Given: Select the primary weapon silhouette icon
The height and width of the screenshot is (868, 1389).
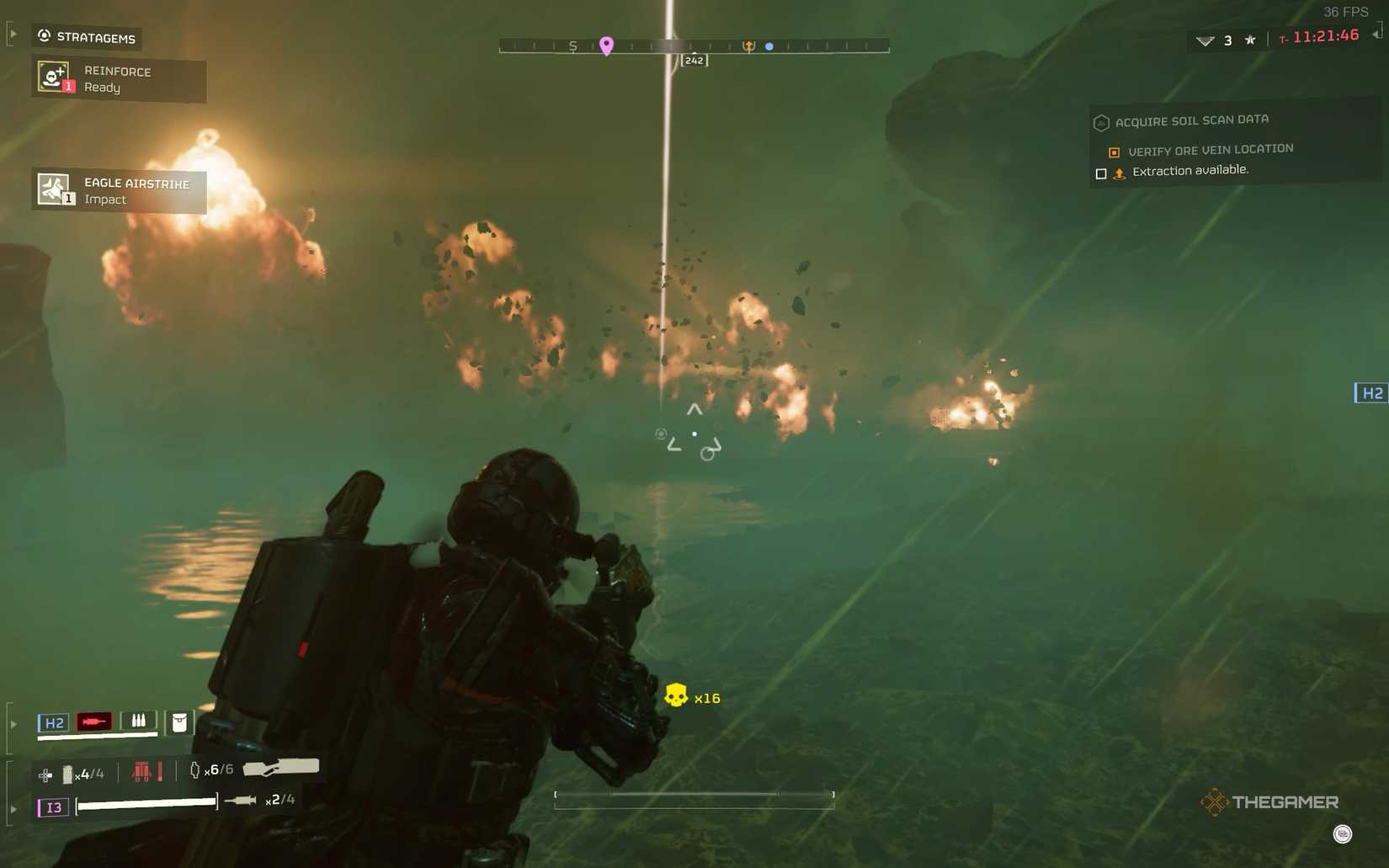Looking at the screenshot, I should click(x=281, y=767).
